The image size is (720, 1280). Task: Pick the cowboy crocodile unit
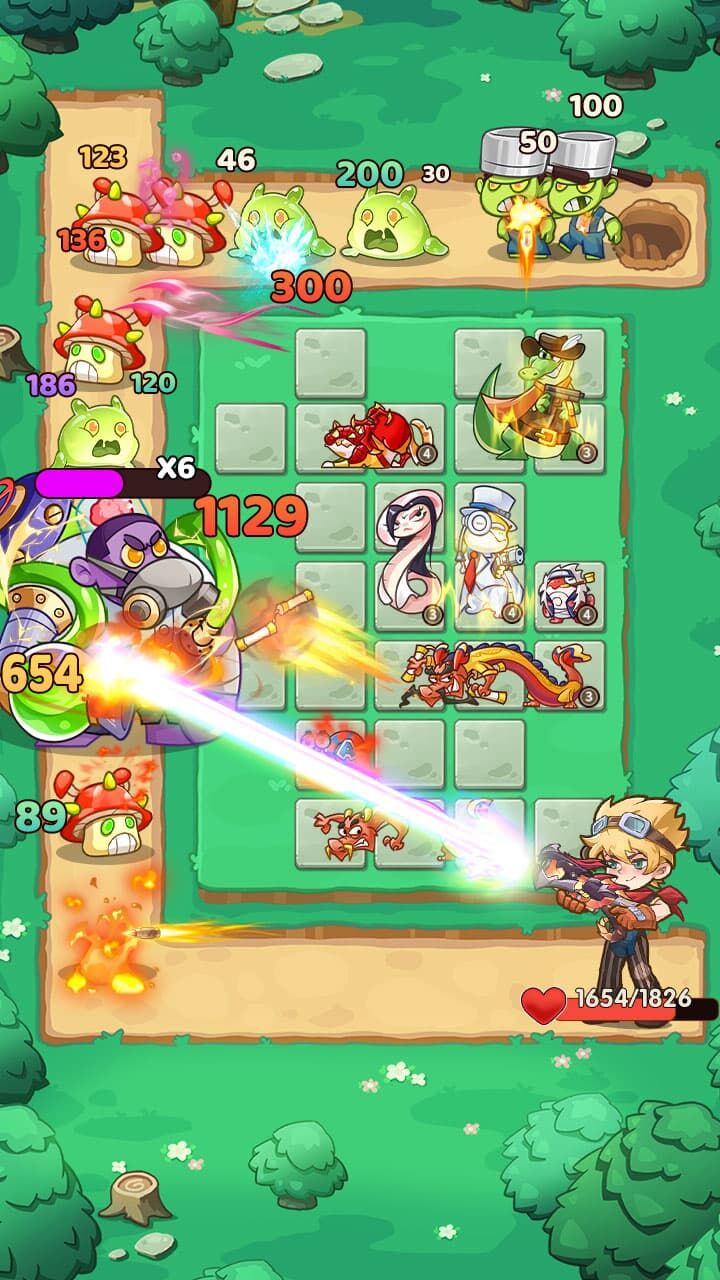tap(536, 402)
